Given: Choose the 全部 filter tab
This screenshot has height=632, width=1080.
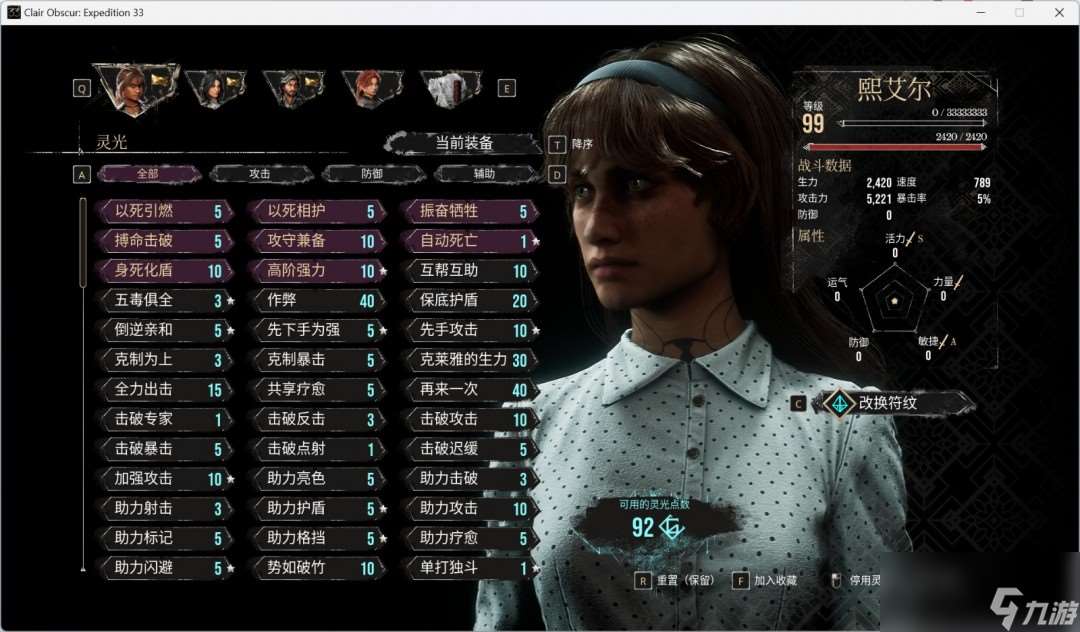Looking at the screenshot, I should coord(148,174).
